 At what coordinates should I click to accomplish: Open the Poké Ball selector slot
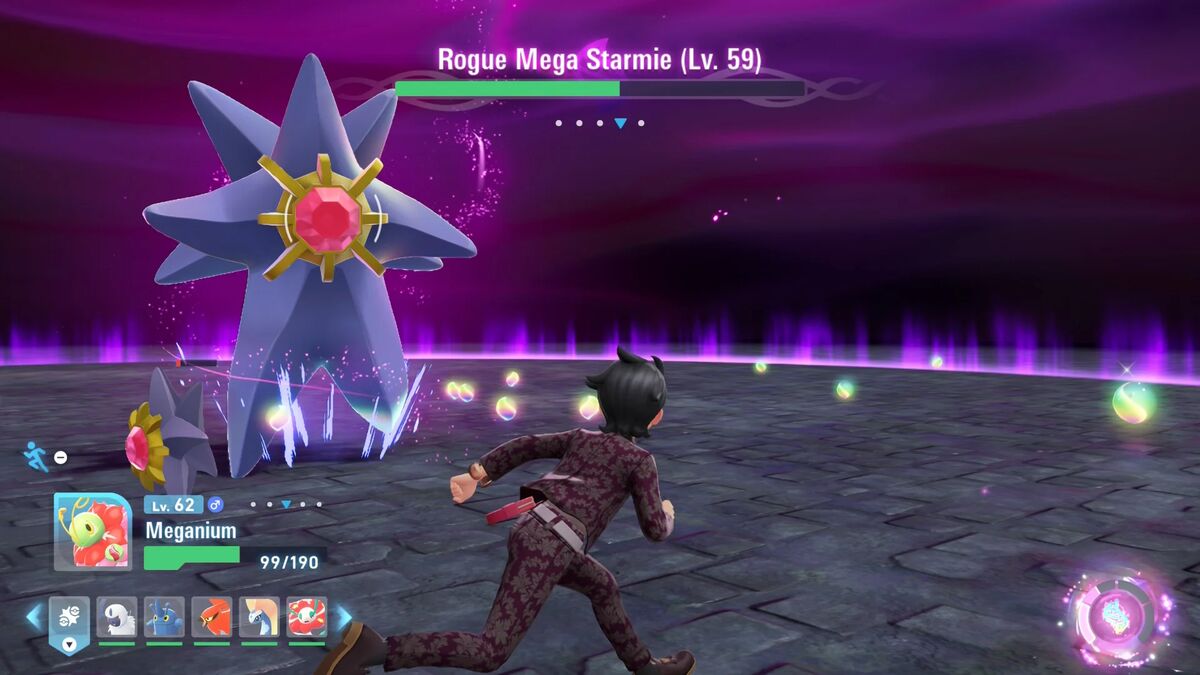pyautogui.click(x=69, y=618)
